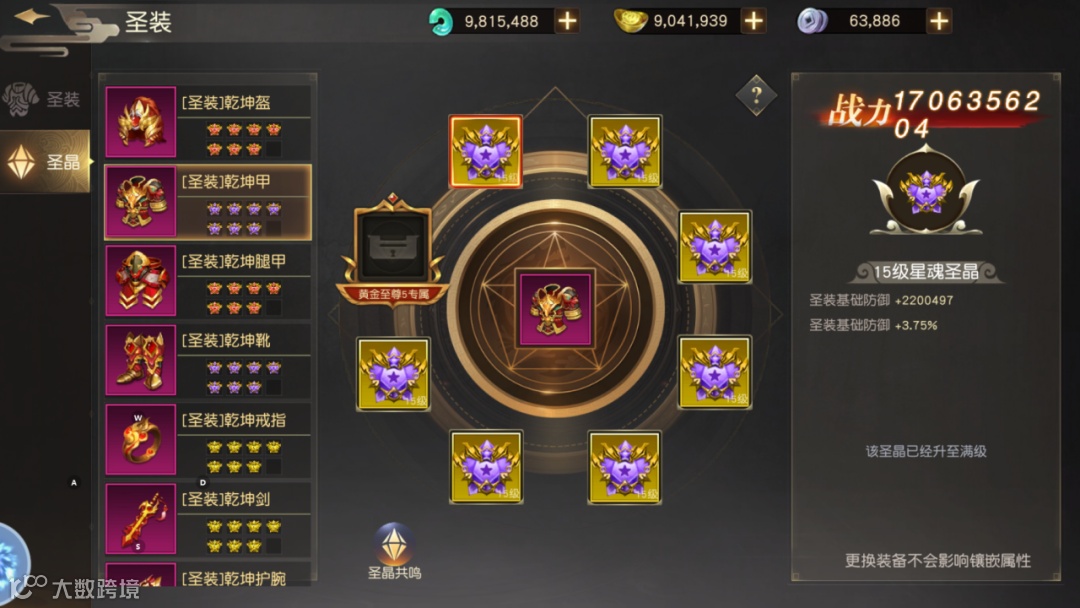This screenshot has width=1080, height=608.
Task: Select [圣装]乾坤戒指 ring row
Action: point(208,439)
